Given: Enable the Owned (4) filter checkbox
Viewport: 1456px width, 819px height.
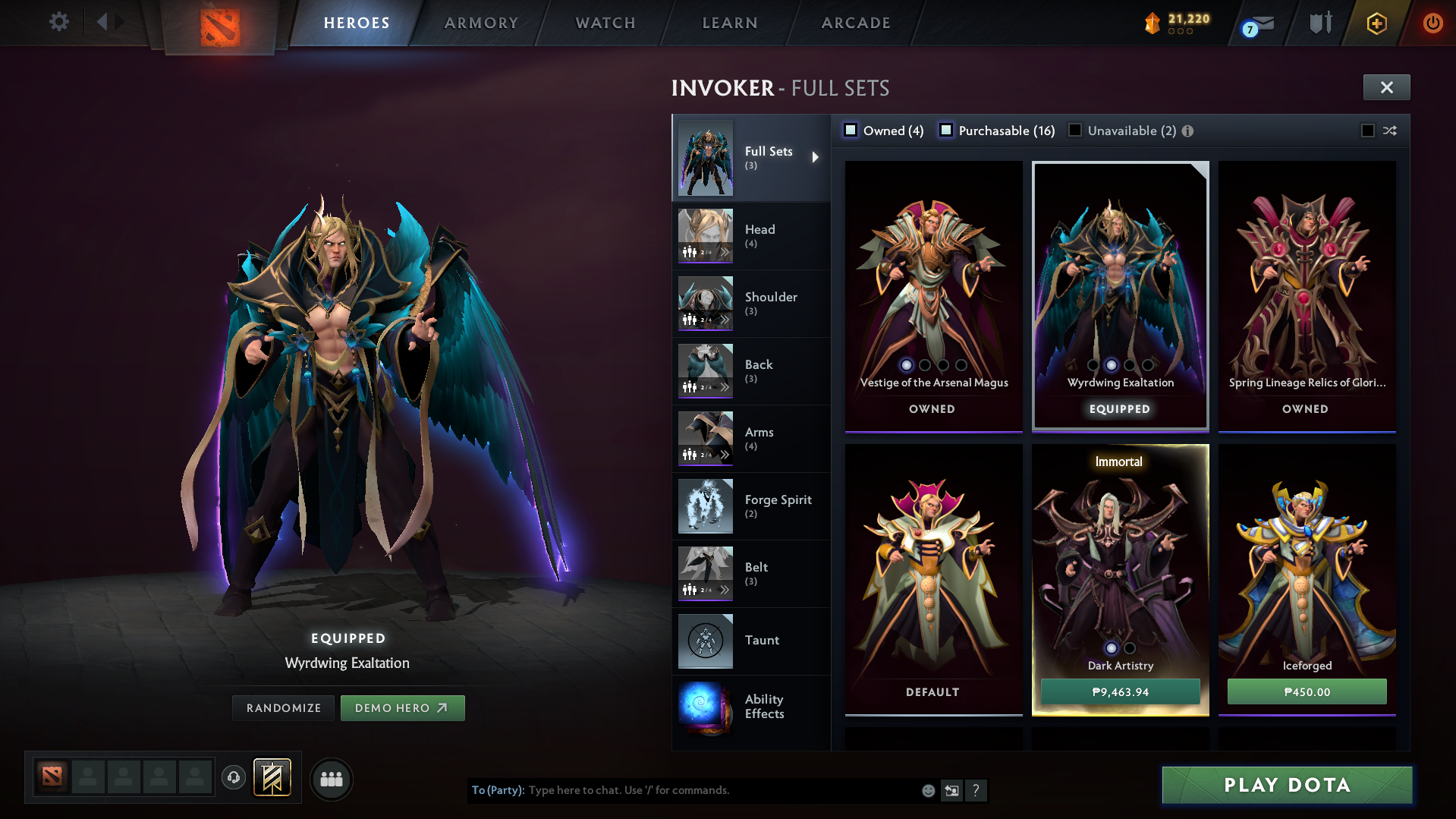Looking at the screenshot, I should 850,131.
